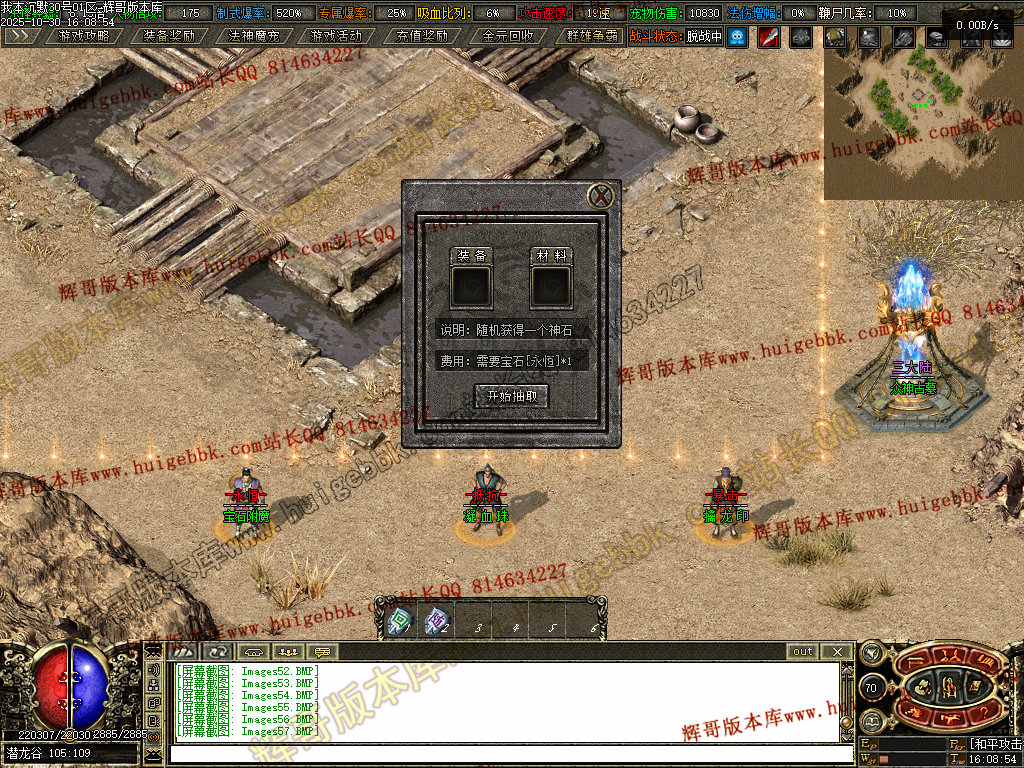Focus the chat input field
This screenshot has width=1024, height=768.
(x=500, y=752)
